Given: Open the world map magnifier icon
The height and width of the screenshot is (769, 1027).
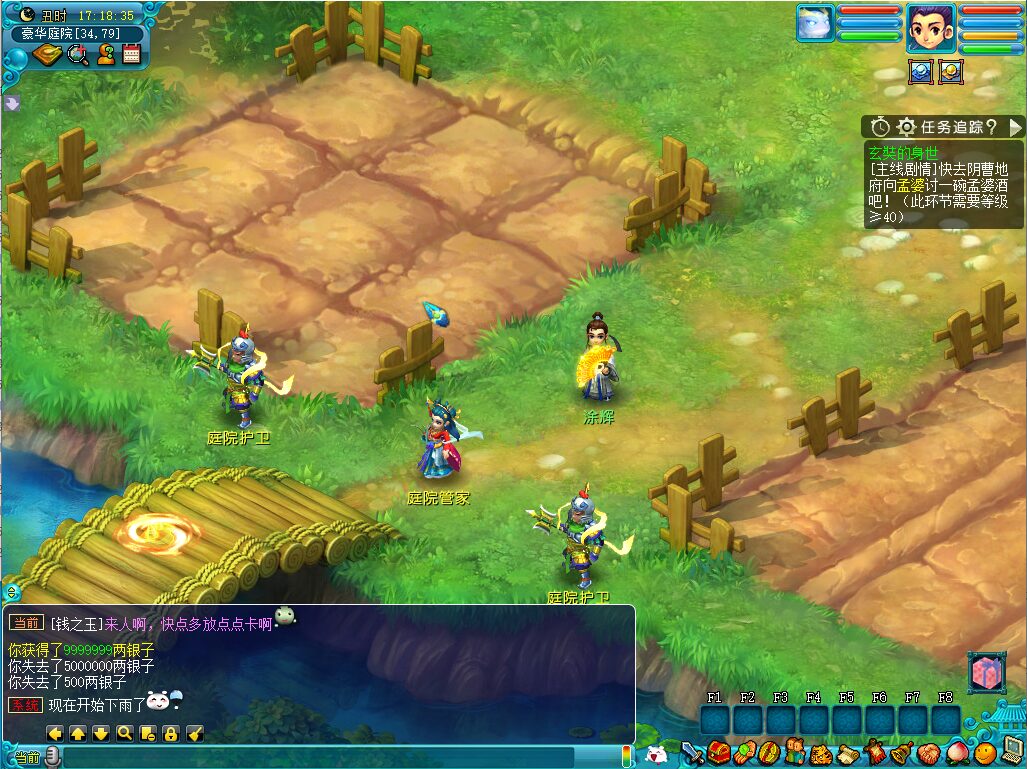Looking at the screenshot, I should [78, 54].
